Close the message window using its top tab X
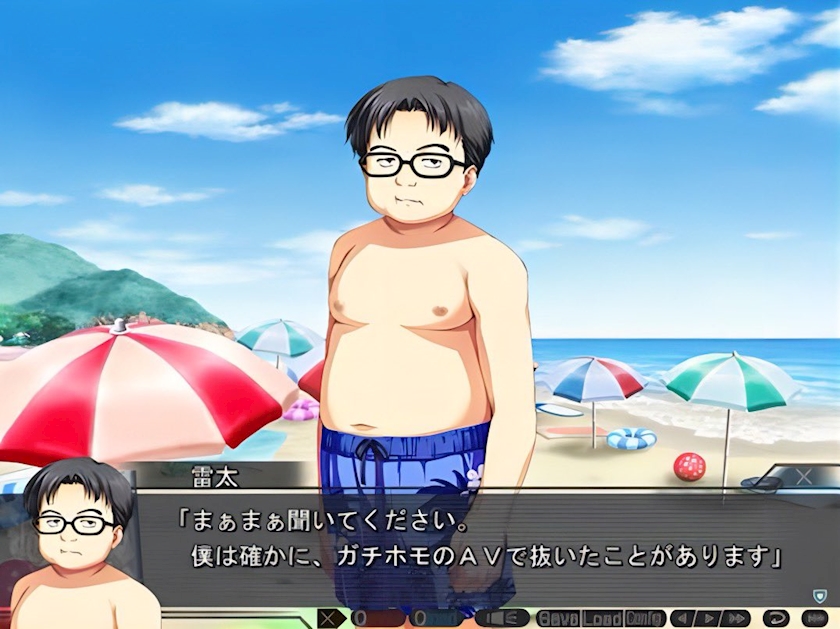Viewport: 840px width, 629px height. 803,477
